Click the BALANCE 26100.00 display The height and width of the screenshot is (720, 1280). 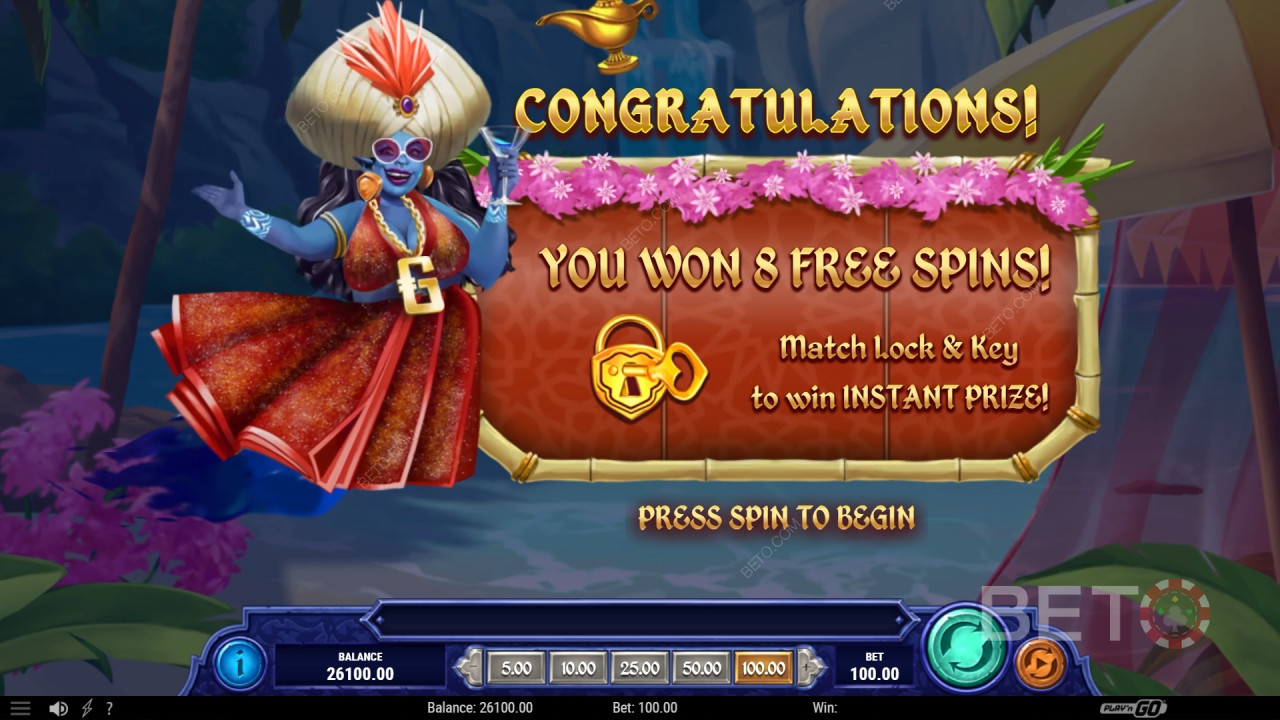pyautogui.click(x=360, y=662)
